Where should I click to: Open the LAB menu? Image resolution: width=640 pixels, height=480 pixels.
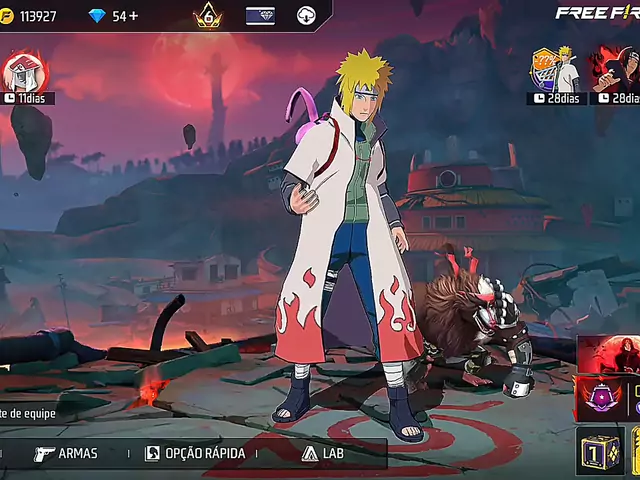pos(320,453)
